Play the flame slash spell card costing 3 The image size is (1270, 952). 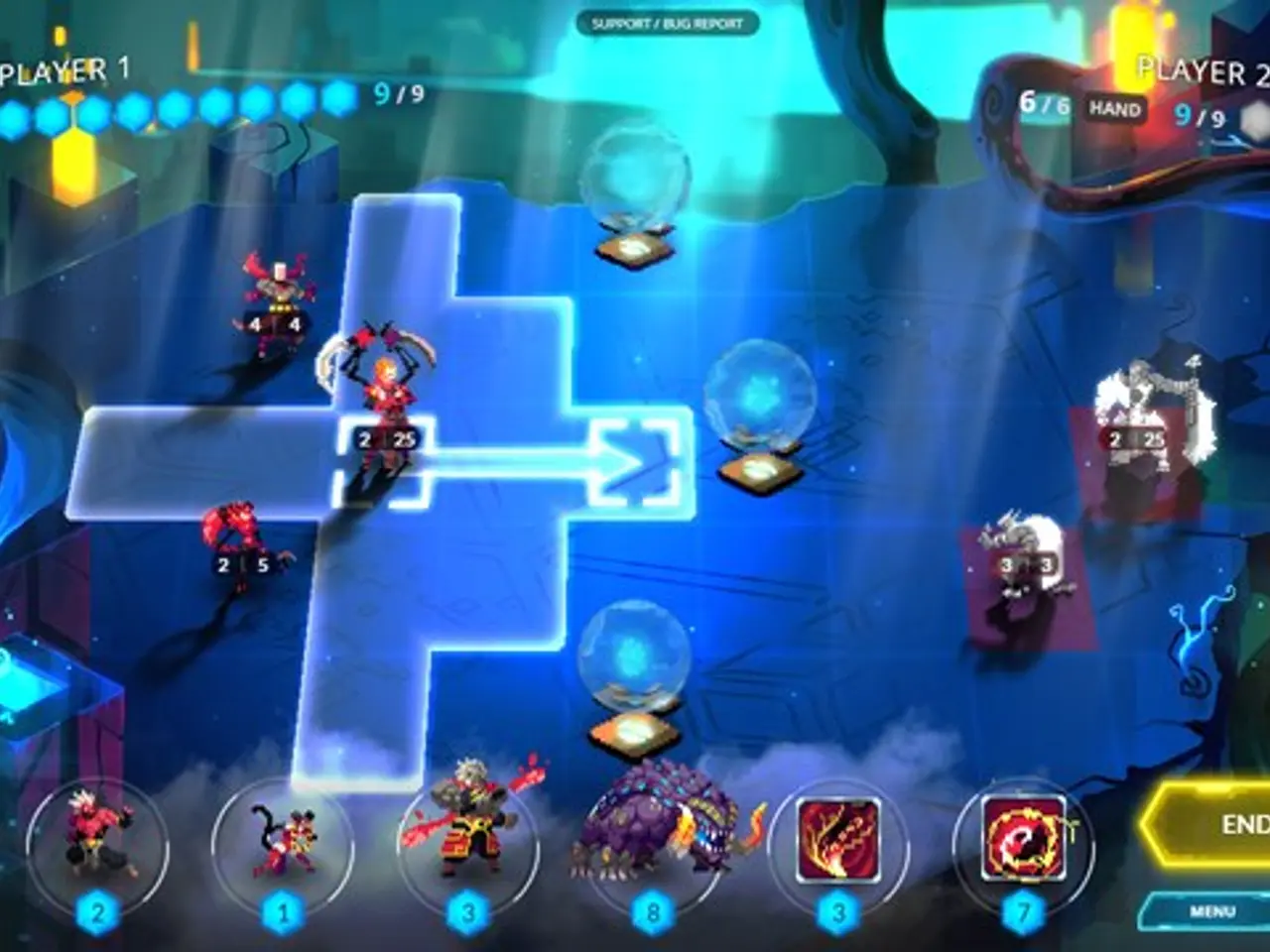[x=838, y=841]
